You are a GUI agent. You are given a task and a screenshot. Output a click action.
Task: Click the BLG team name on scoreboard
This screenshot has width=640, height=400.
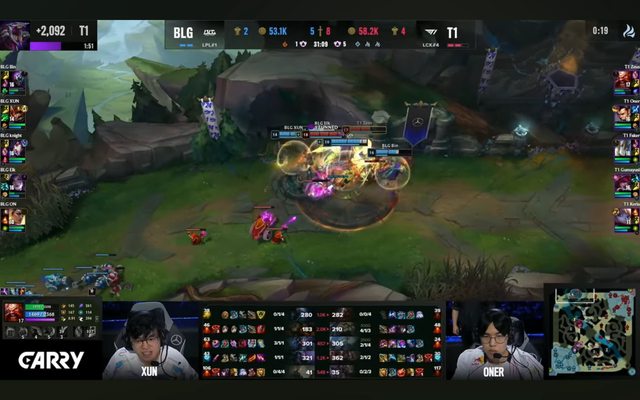tap(183, 32)
